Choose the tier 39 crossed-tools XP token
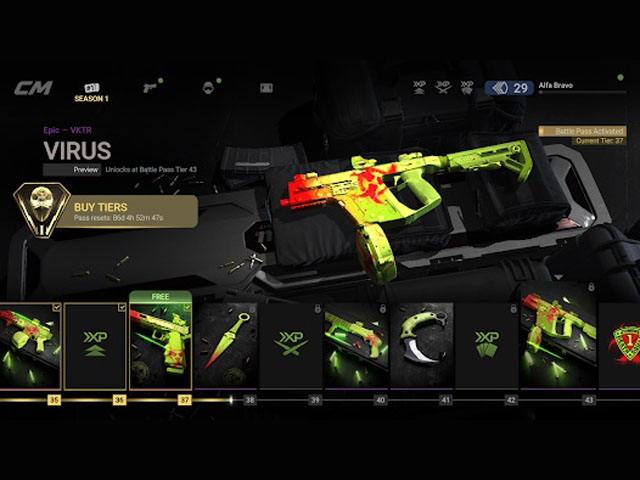 coord(290,345)
